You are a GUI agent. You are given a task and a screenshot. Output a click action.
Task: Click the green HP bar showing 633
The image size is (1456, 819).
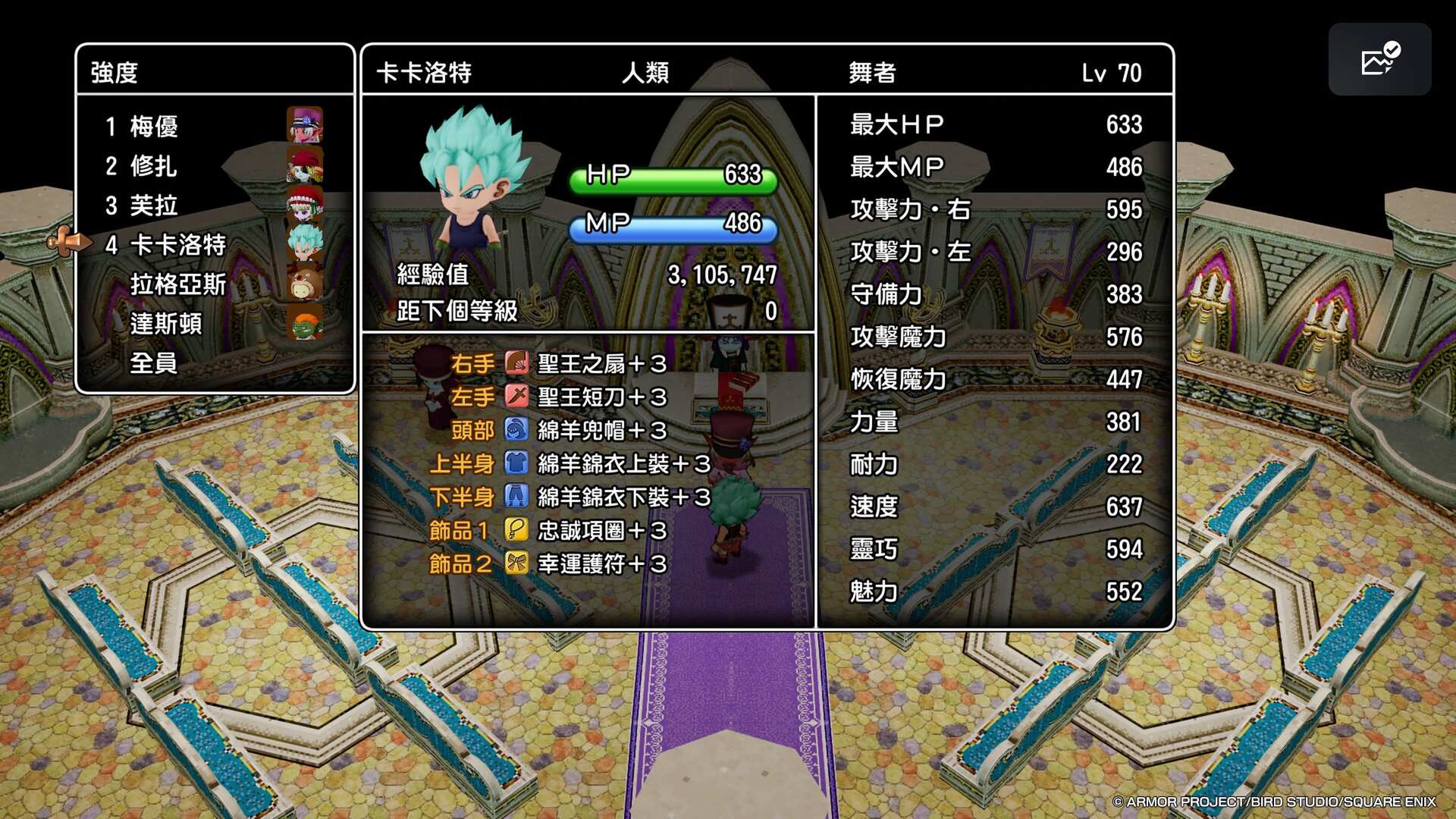[x=671, y=177]
